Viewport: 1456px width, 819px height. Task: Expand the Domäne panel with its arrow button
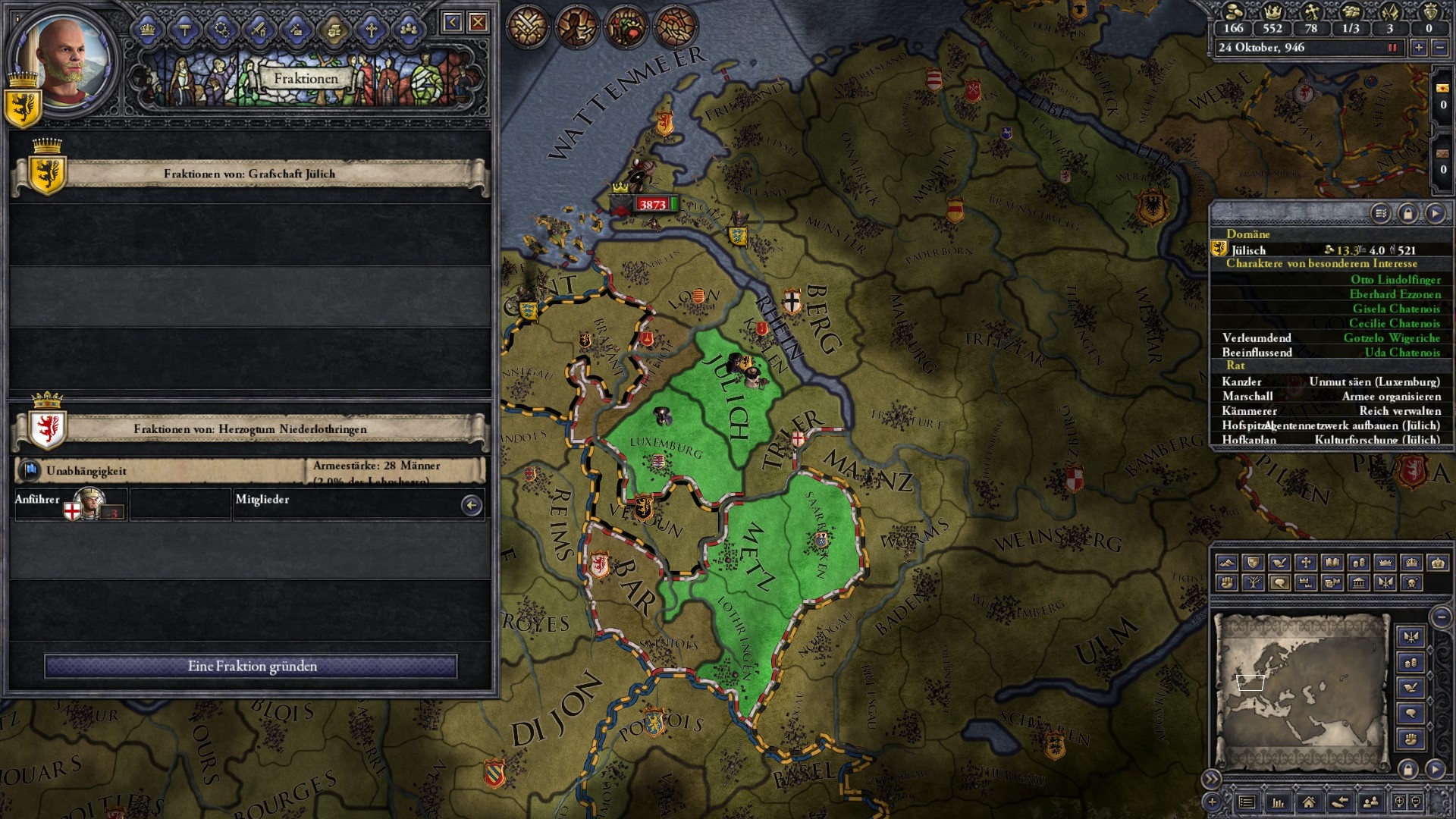tap(1437, 212)
